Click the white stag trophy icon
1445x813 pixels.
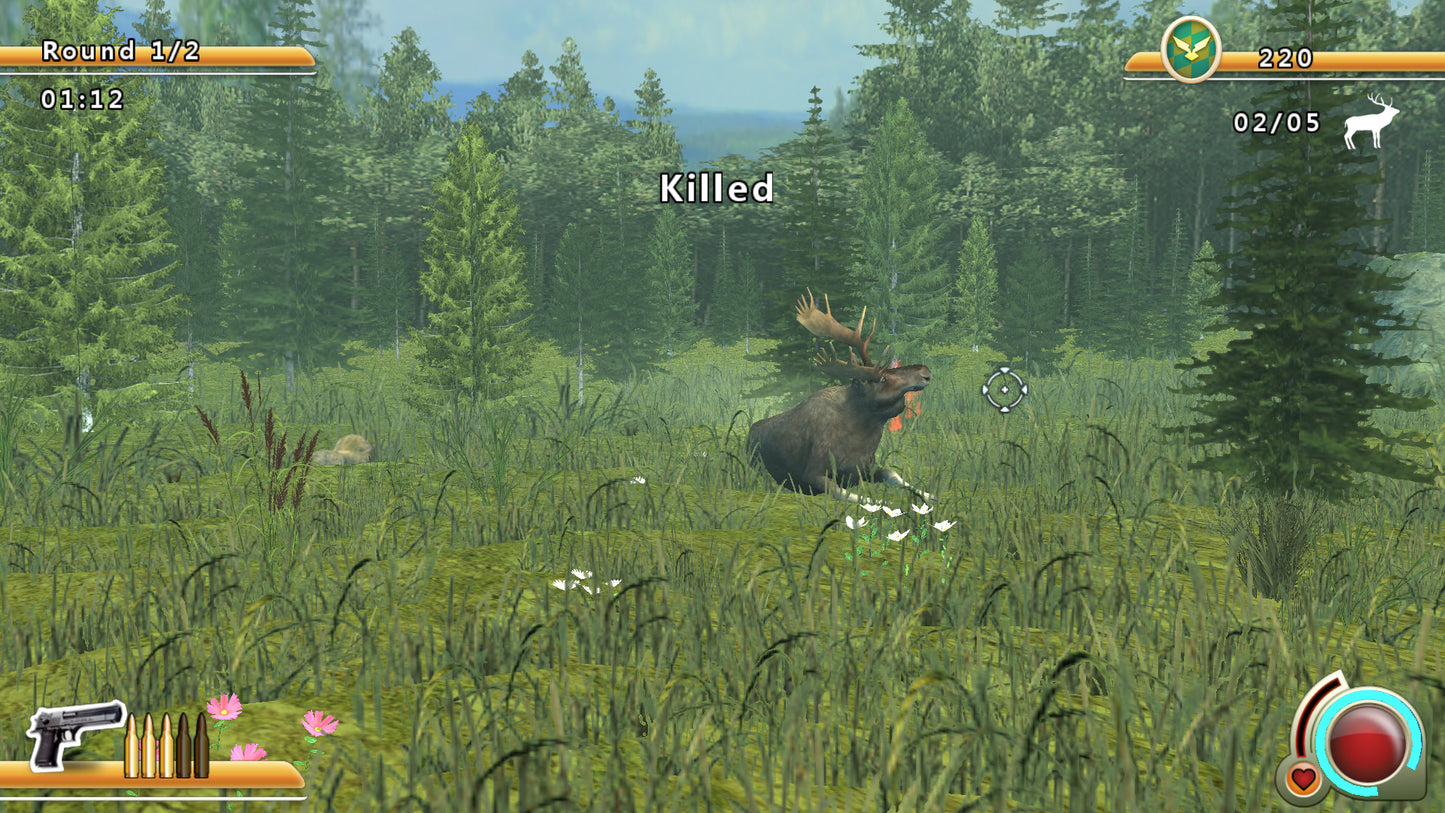(x=1370, y=122)
